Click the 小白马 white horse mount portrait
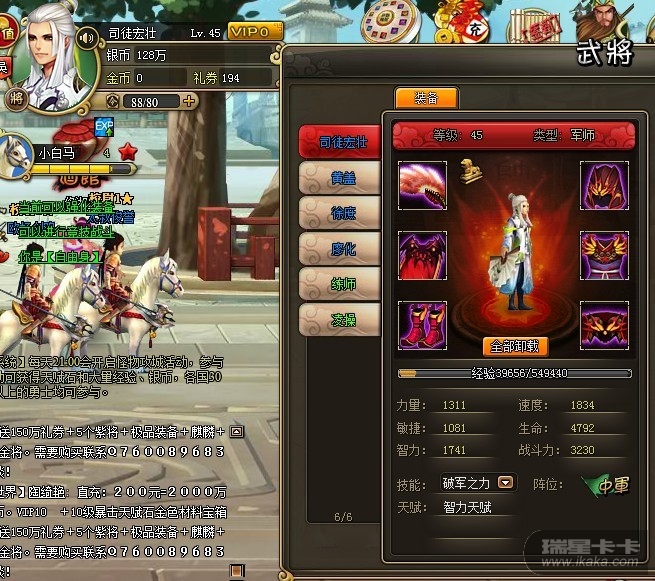This screenshot has height=581, width=655. (18, 153)
